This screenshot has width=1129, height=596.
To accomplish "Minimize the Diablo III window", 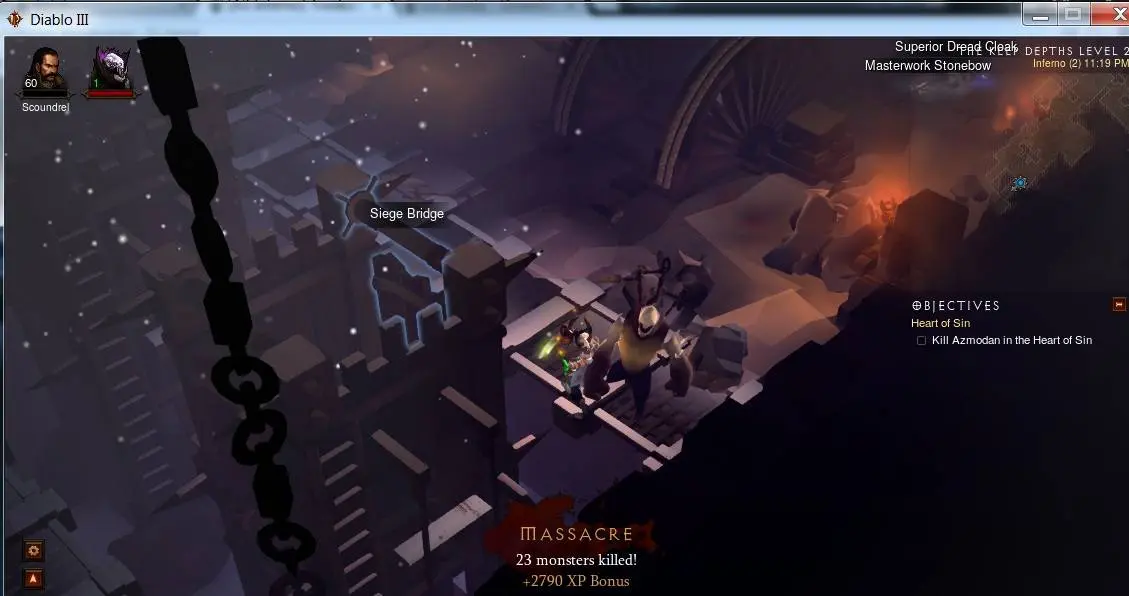I will click(x=1040, y=14).
